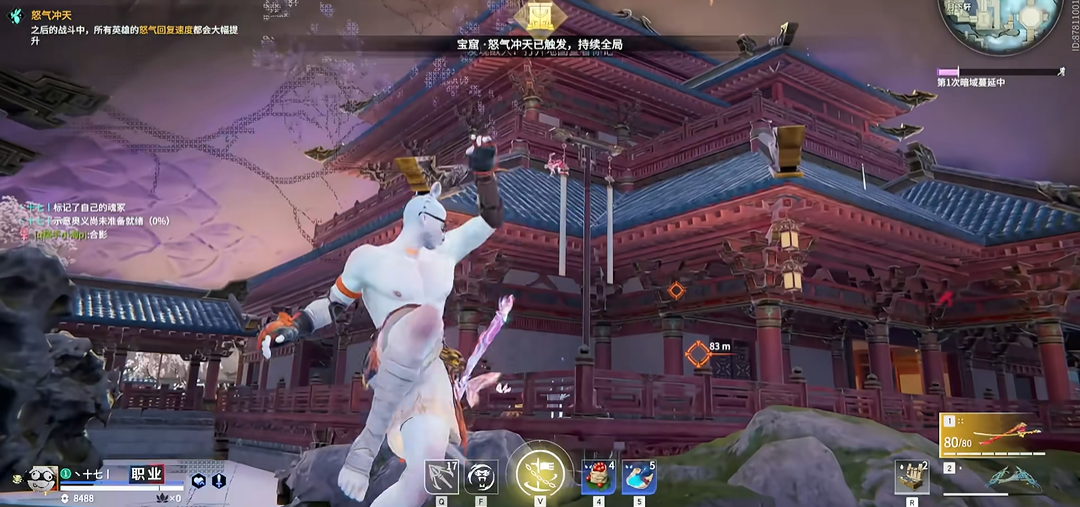
Task: Click the golden treasure emblem at top
Action: pos(540,16)
